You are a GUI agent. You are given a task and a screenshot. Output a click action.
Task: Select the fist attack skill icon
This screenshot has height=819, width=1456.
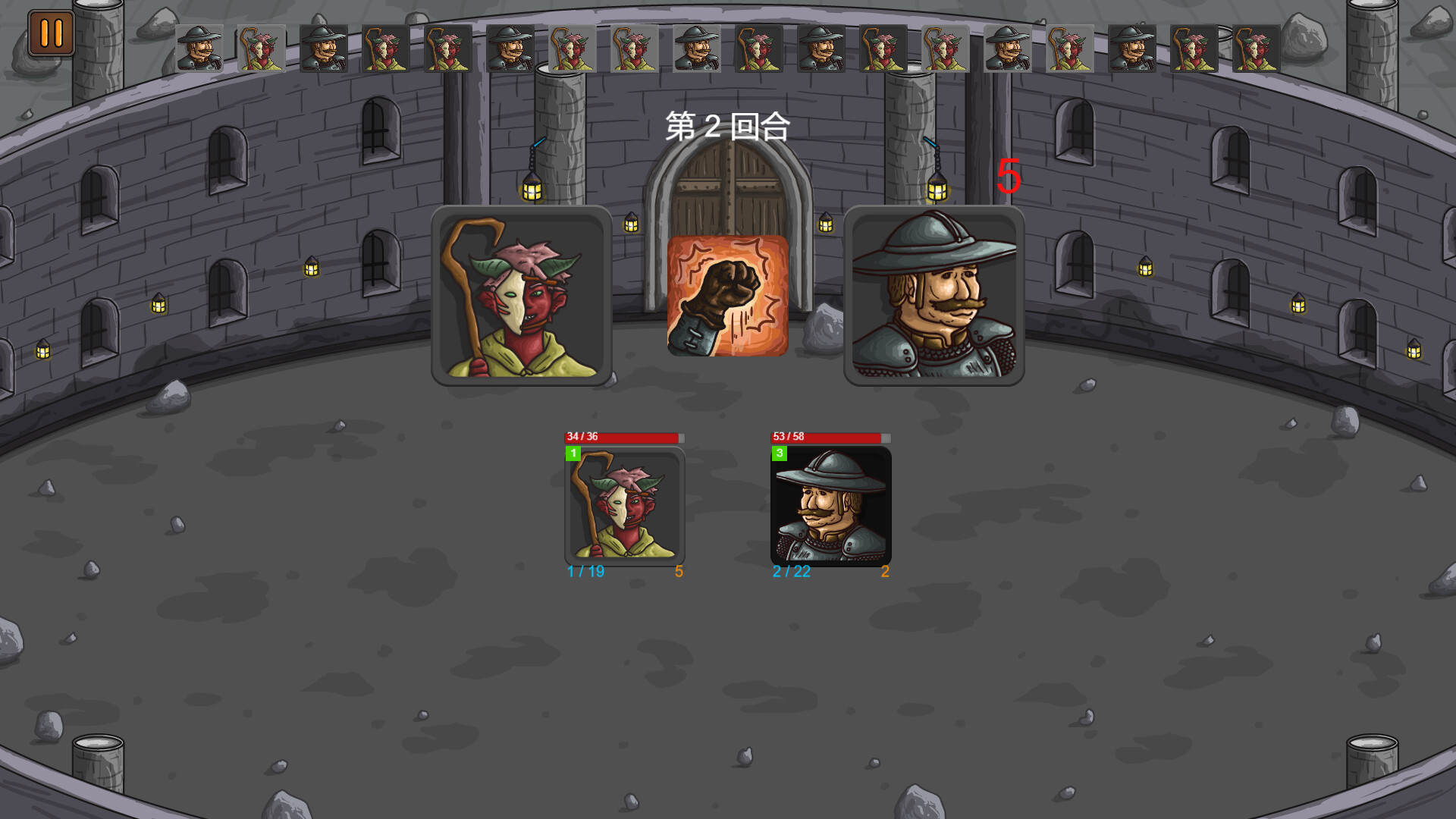[727, 295]
